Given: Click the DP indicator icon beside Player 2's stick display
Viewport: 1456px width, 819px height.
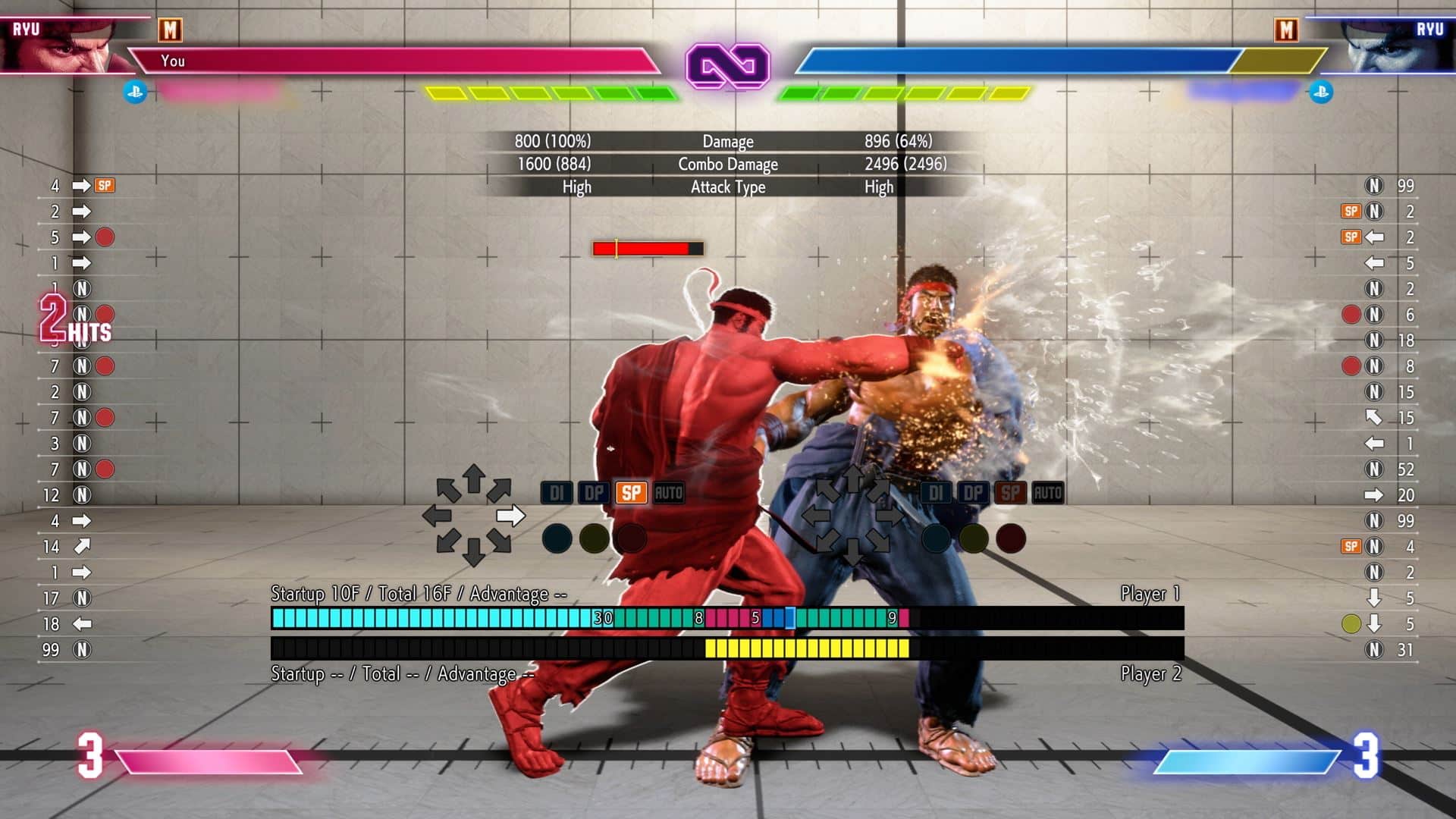Looking at the screenshot, I should tap(974, 492).
